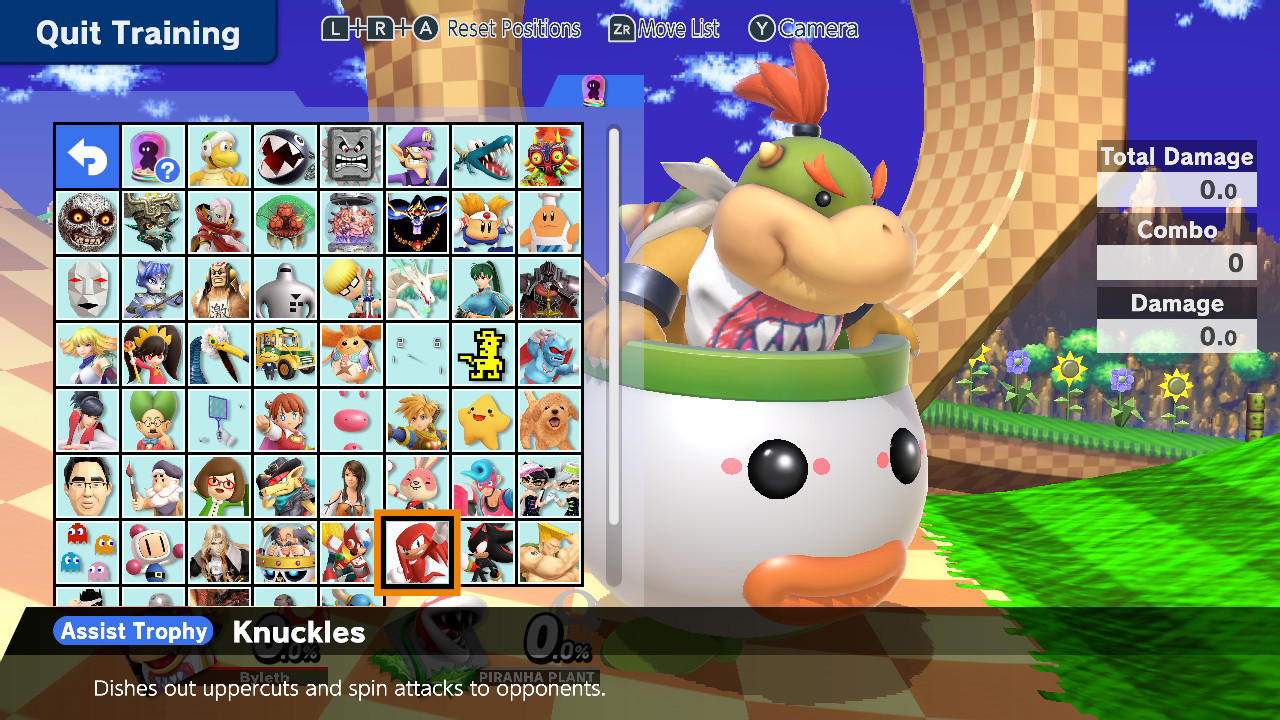
Task: Select the Moon assist trophy
Action: click(x=88, y=224)
